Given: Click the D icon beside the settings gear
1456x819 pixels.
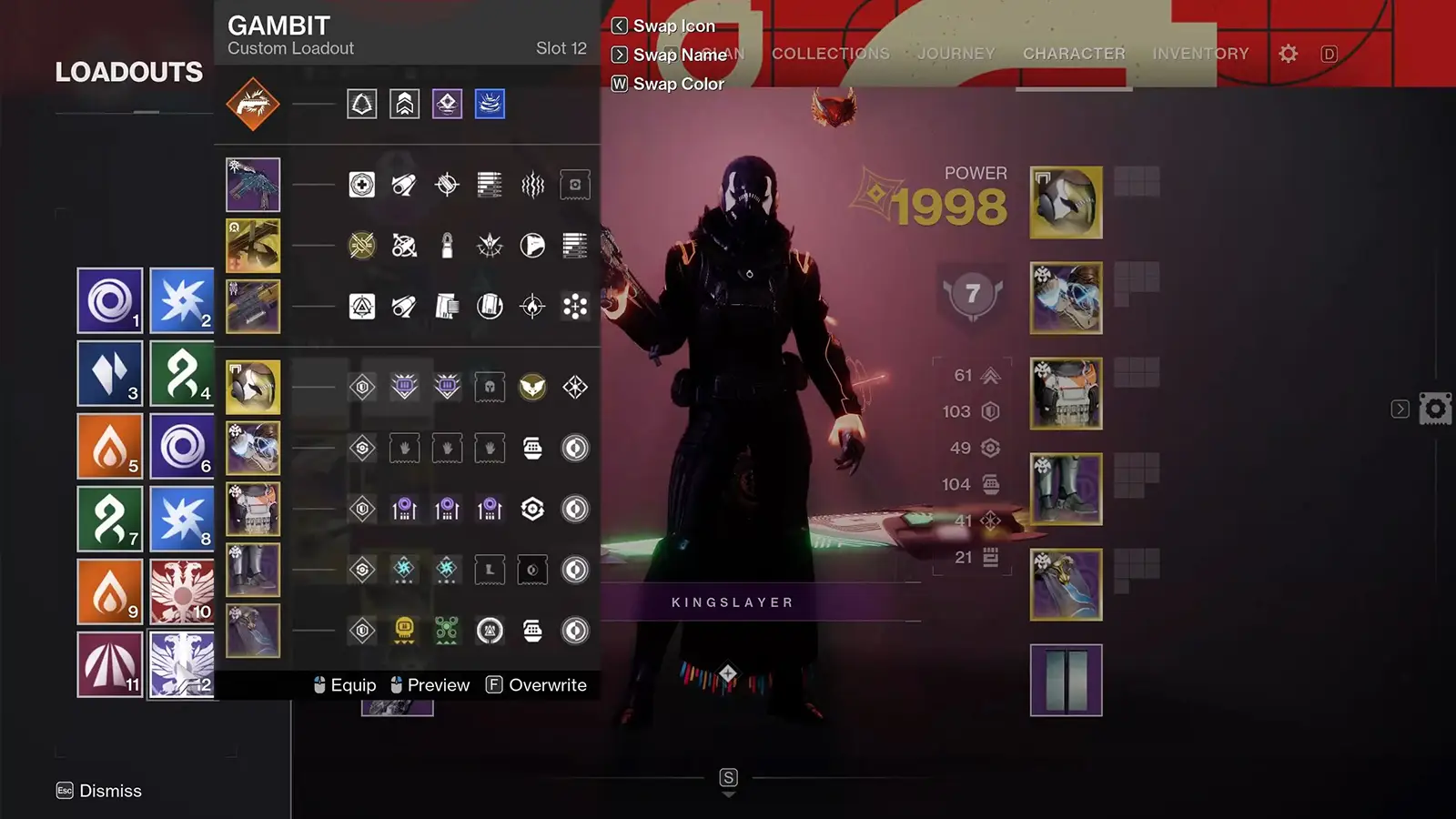Looking at the screenshot, I should tap(1329, 54).
